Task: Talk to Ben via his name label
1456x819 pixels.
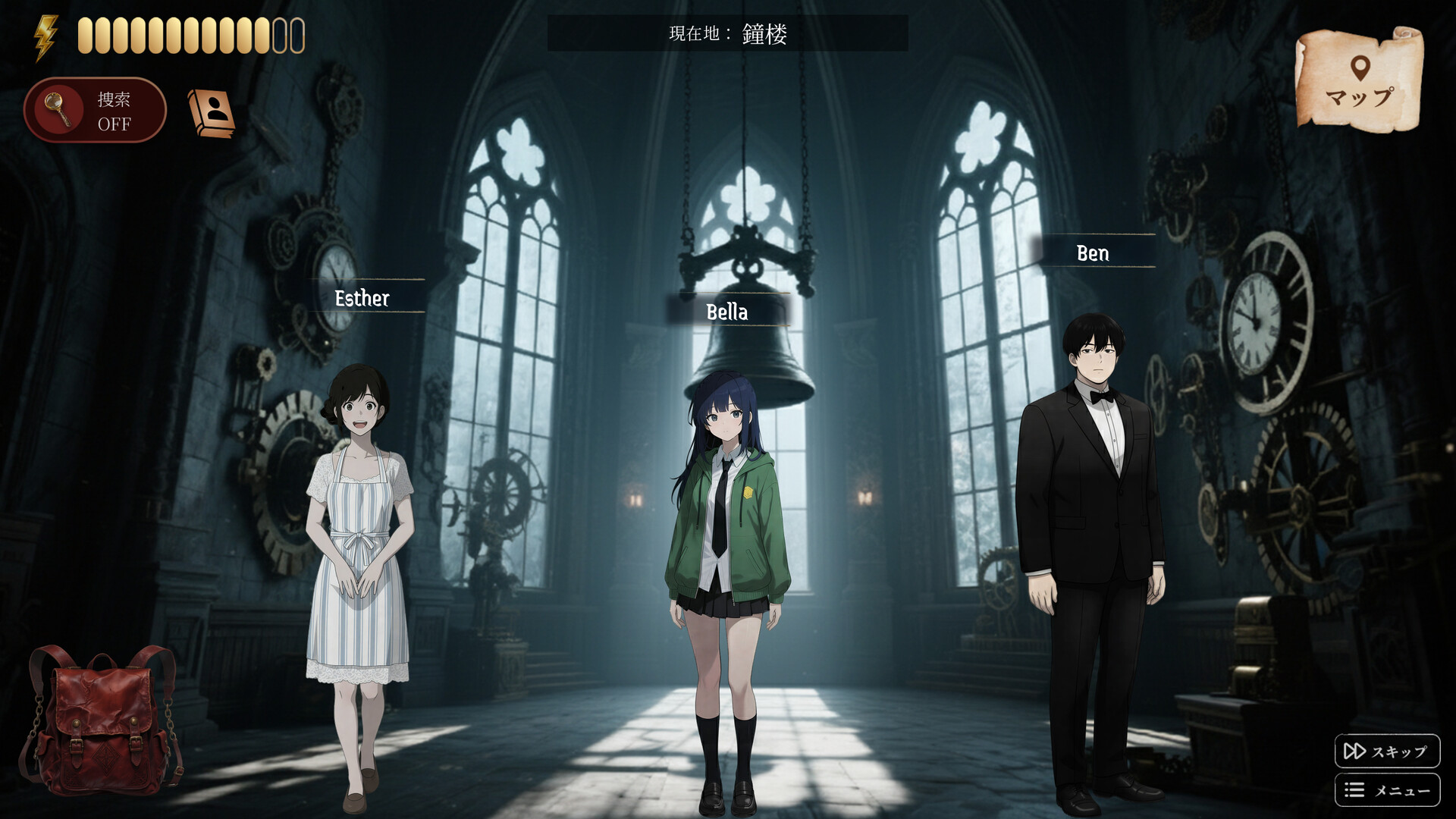Action: click(1093, 253)
